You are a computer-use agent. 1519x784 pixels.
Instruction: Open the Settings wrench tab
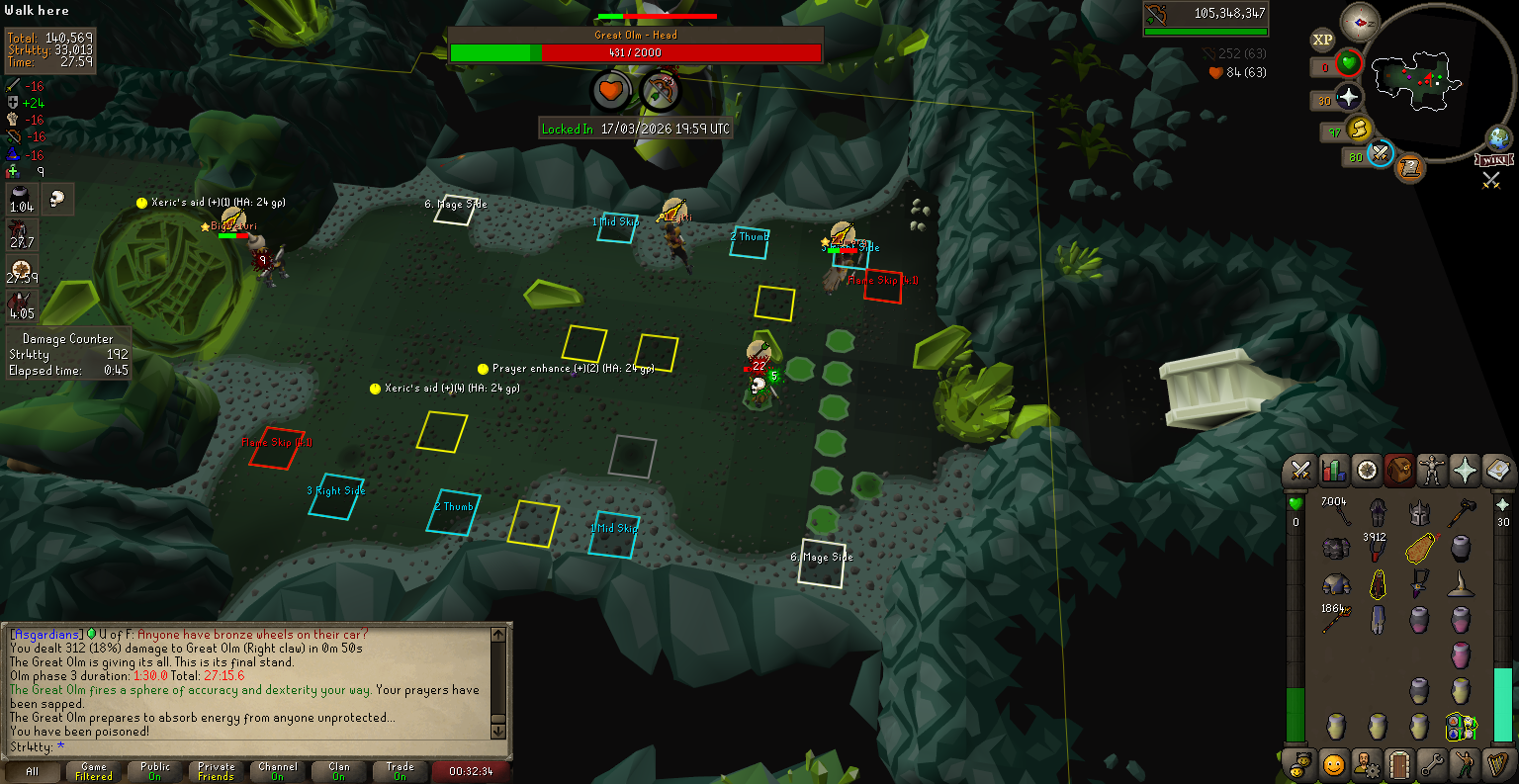tap(1431, 763)
